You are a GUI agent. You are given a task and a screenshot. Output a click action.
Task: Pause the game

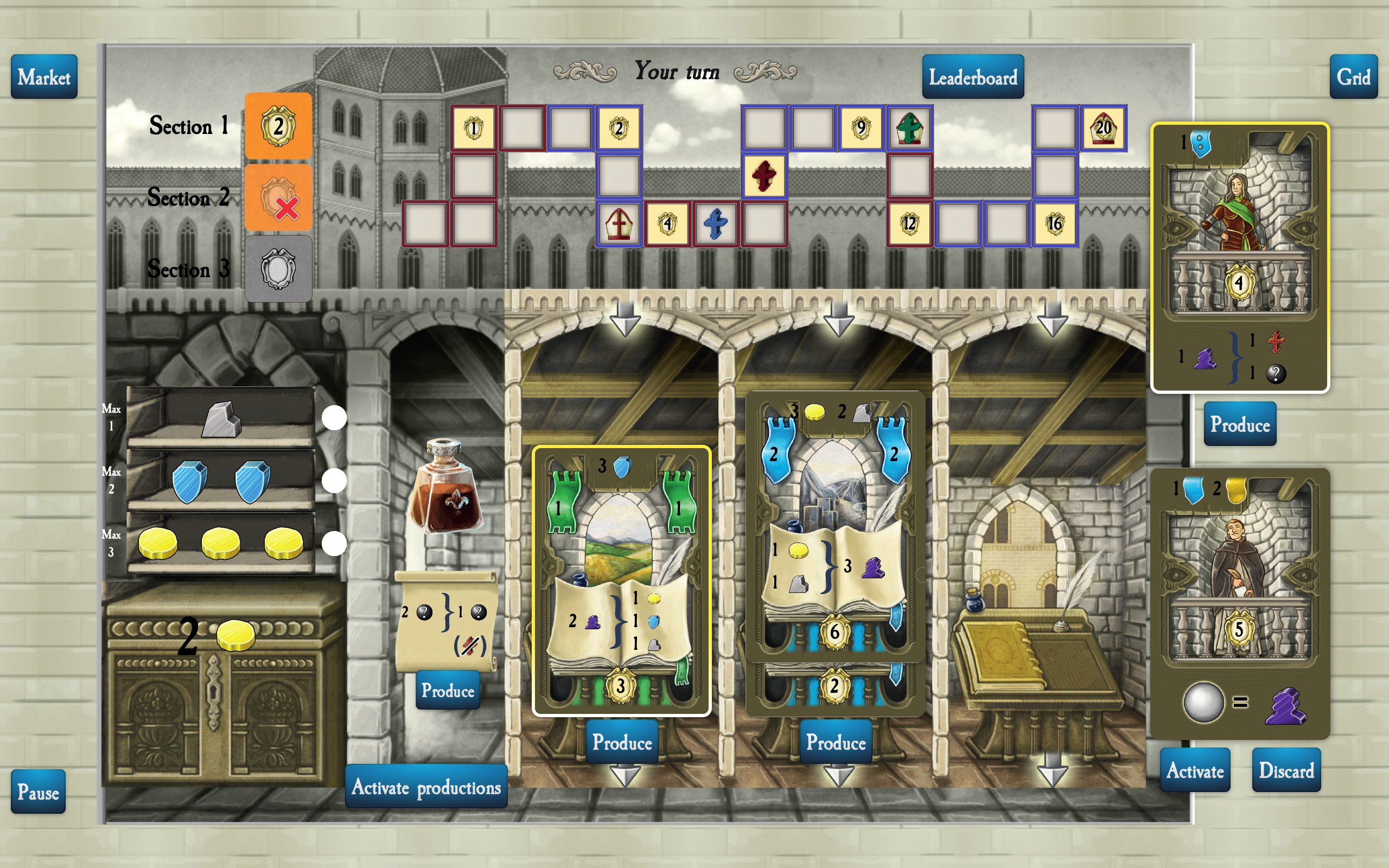[38, 792]
